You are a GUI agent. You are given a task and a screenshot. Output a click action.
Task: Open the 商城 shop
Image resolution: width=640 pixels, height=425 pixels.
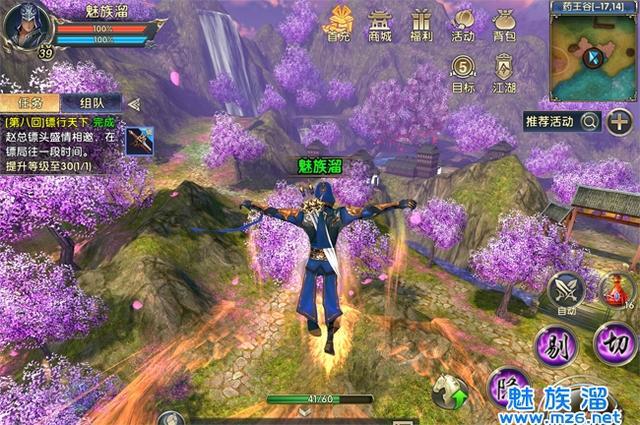pyautogui.click(x=381, y=25)
